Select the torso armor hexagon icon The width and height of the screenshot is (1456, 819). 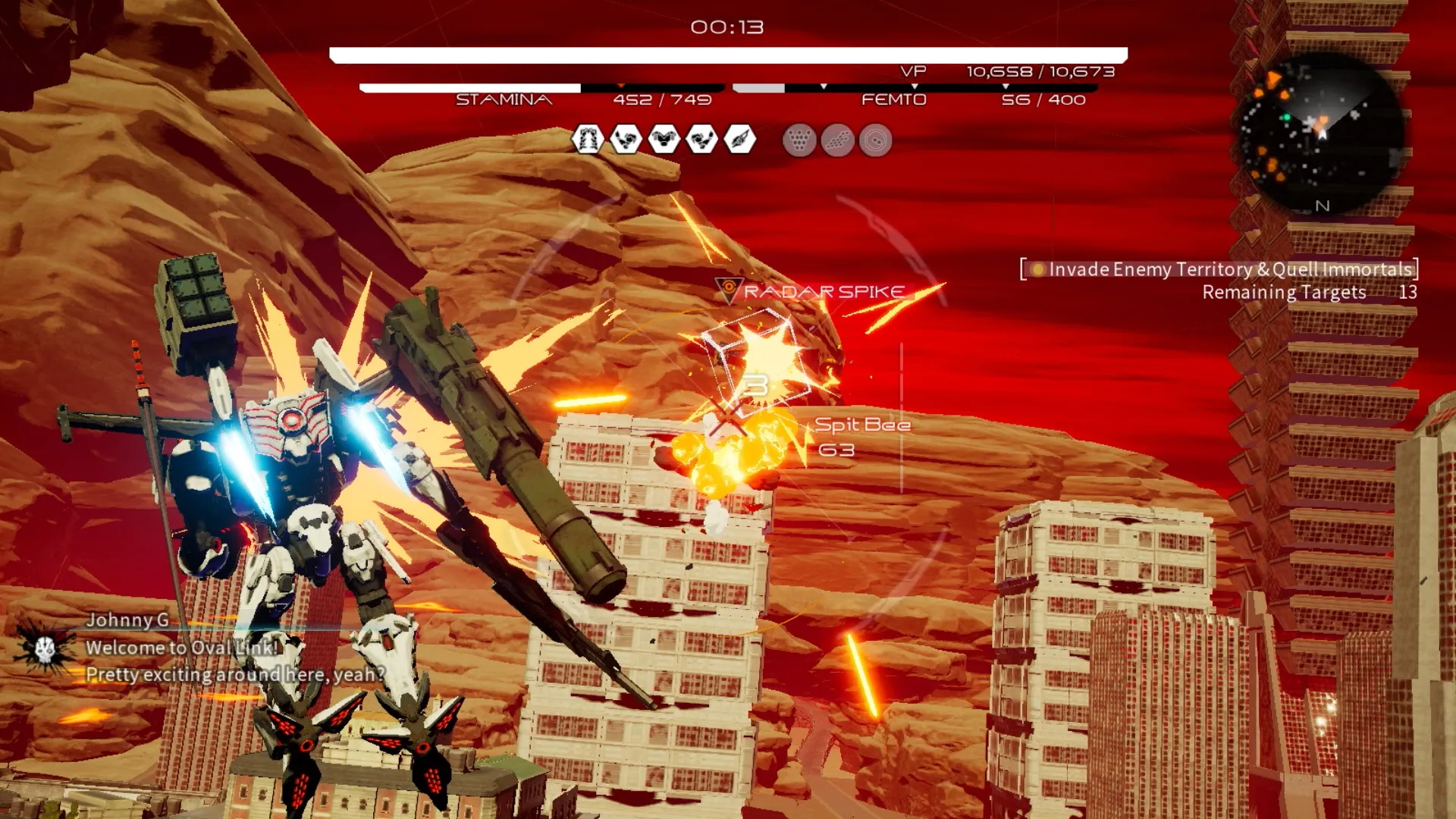[664, 140]
